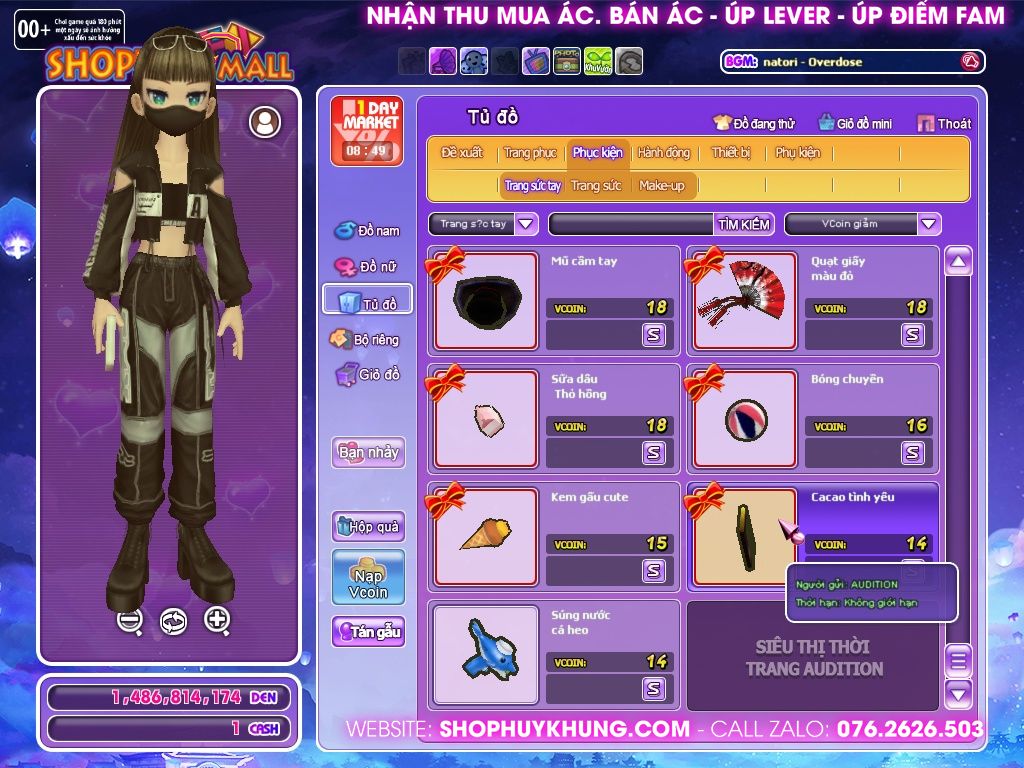Rotate the character preview
The width and height of the screenshot is (1024, 768).
click(173, 621)
